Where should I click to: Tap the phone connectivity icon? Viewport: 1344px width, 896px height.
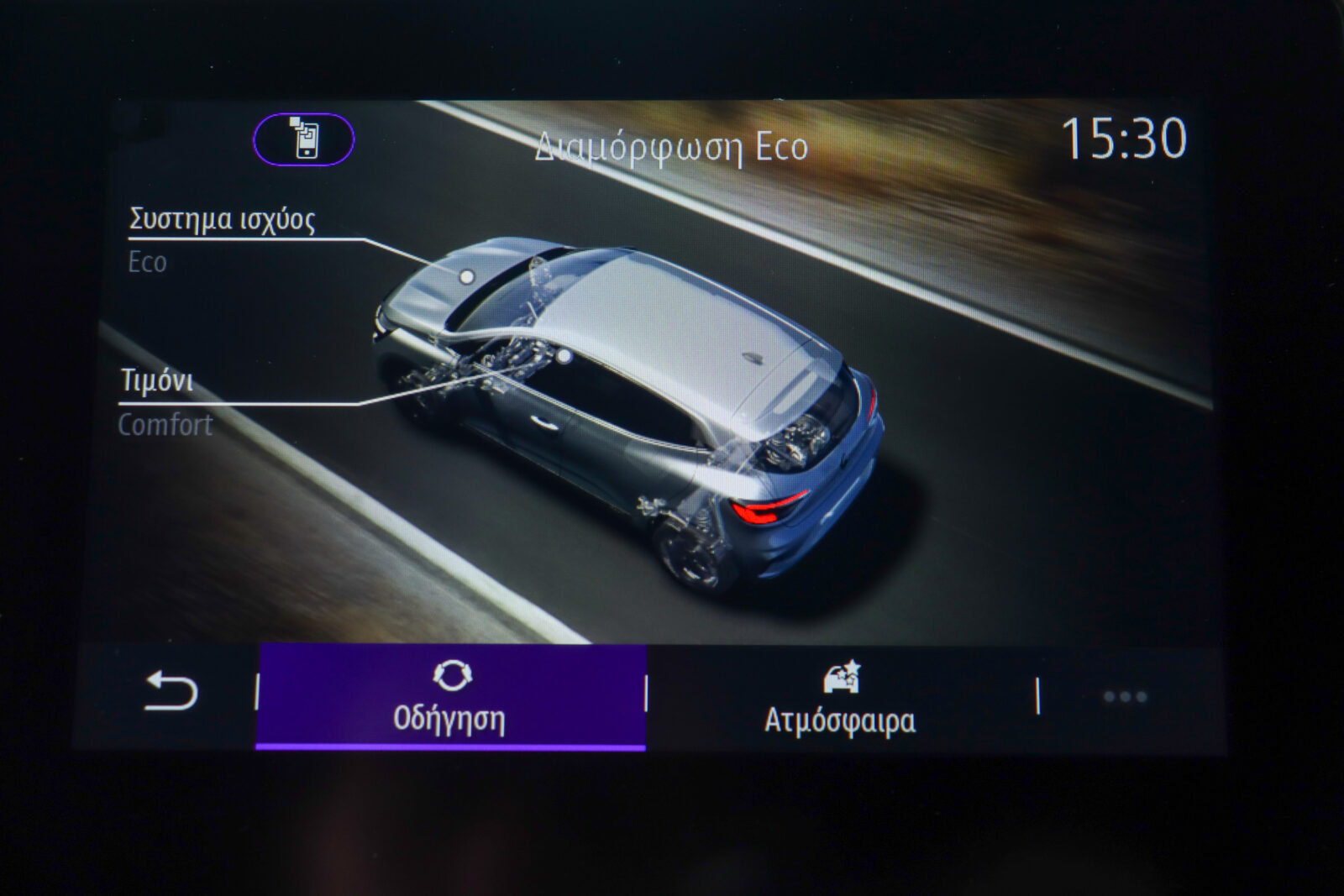304,139
